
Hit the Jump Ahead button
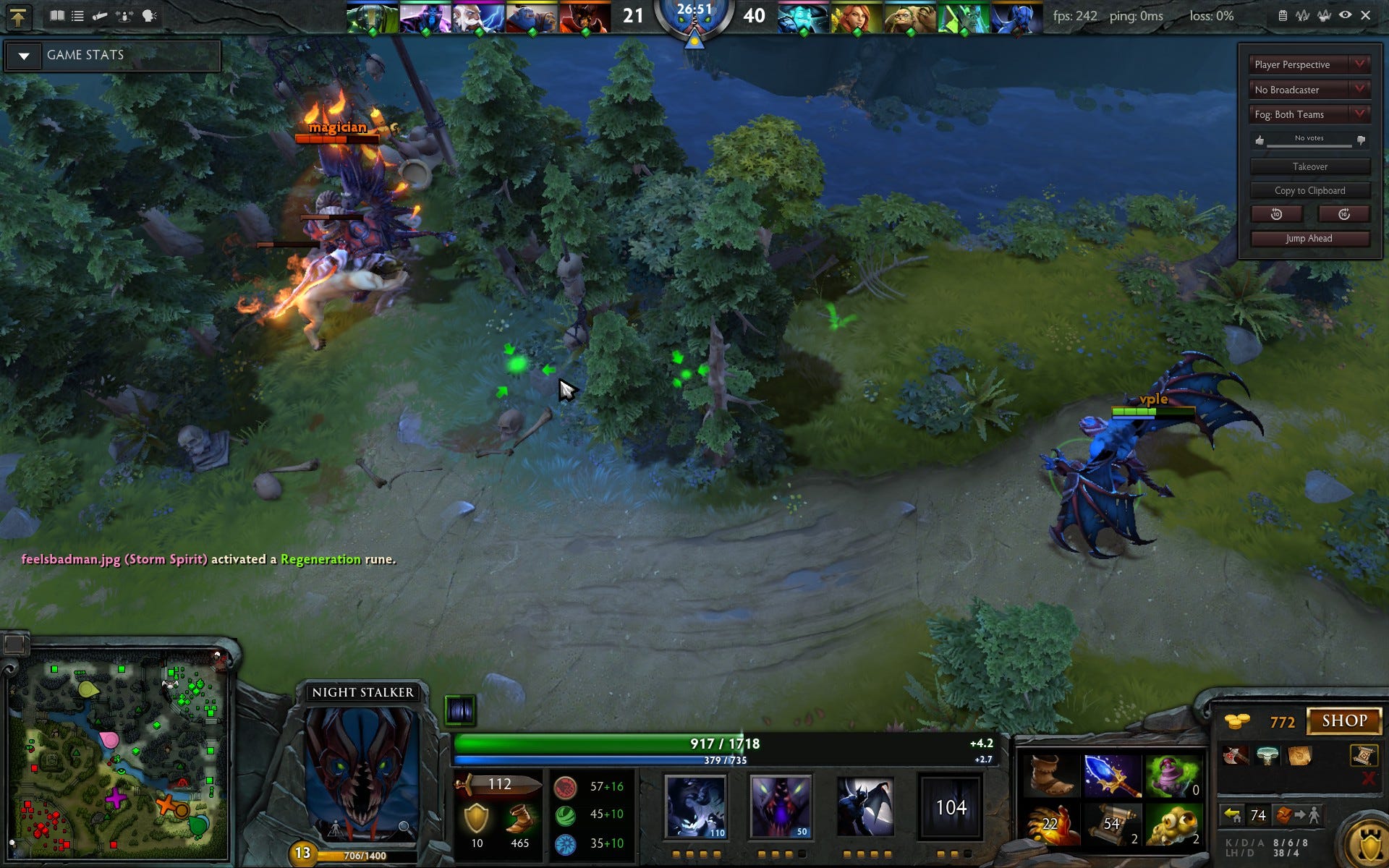1309,238
